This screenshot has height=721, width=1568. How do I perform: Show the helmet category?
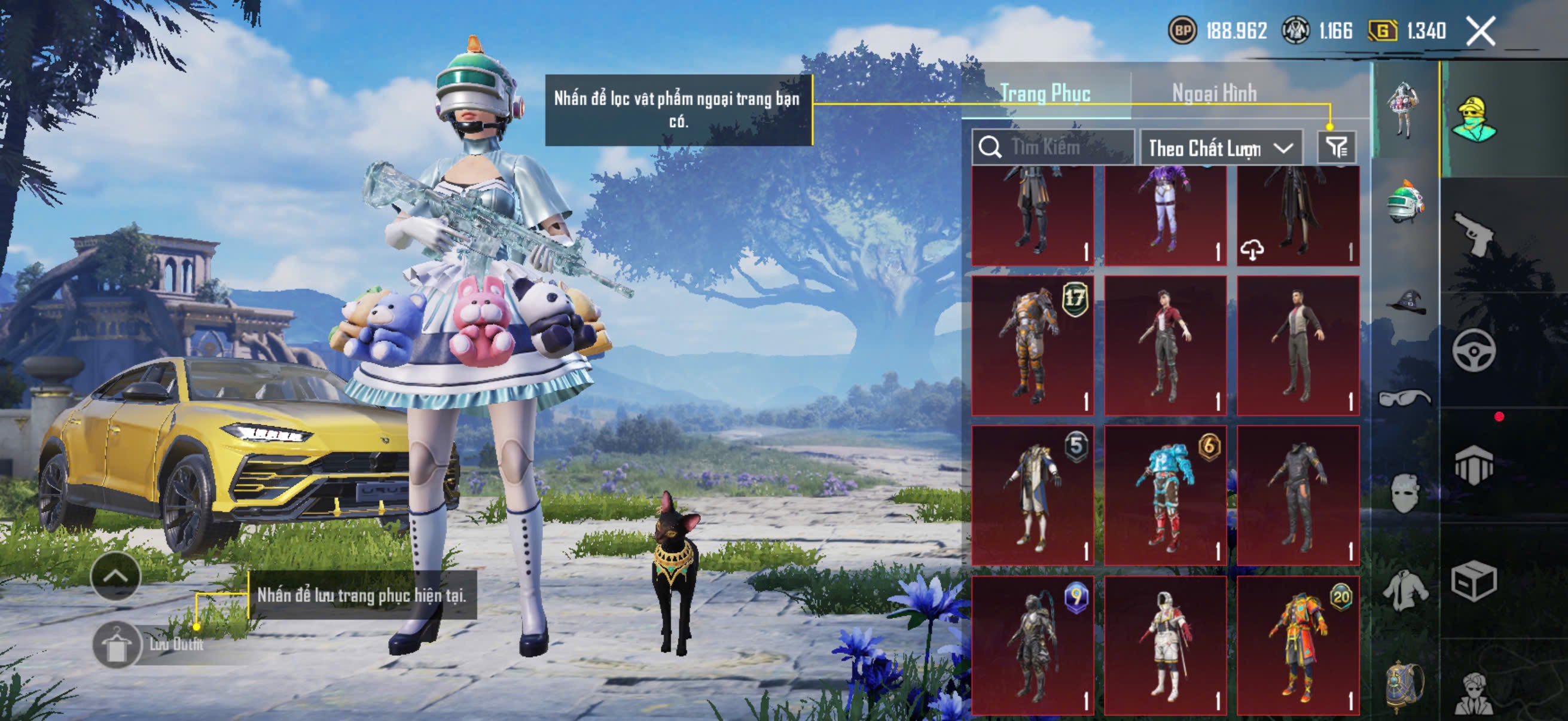1404,201
